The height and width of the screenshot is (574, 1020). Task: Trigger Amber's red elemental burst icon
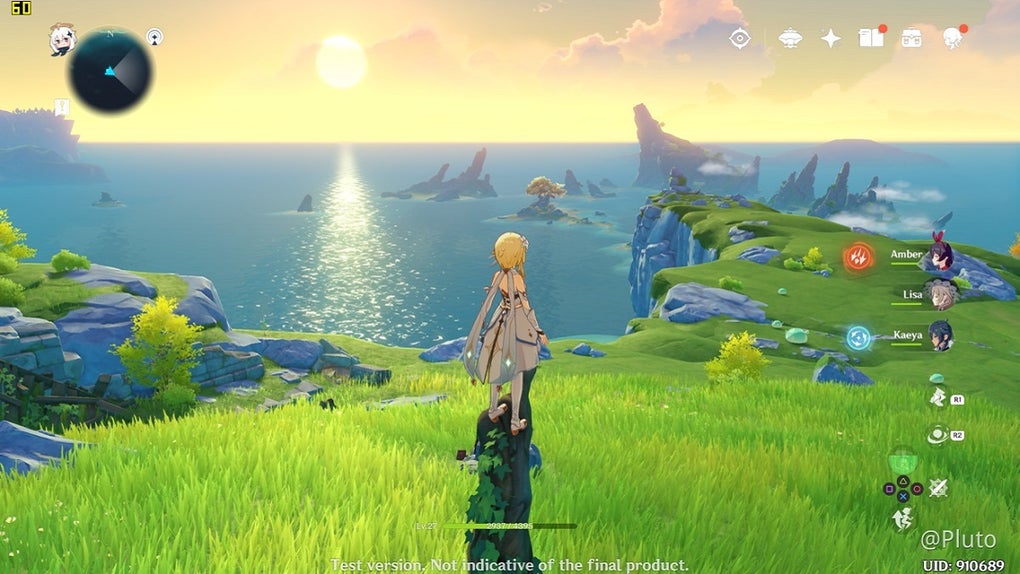pos(858,257)
